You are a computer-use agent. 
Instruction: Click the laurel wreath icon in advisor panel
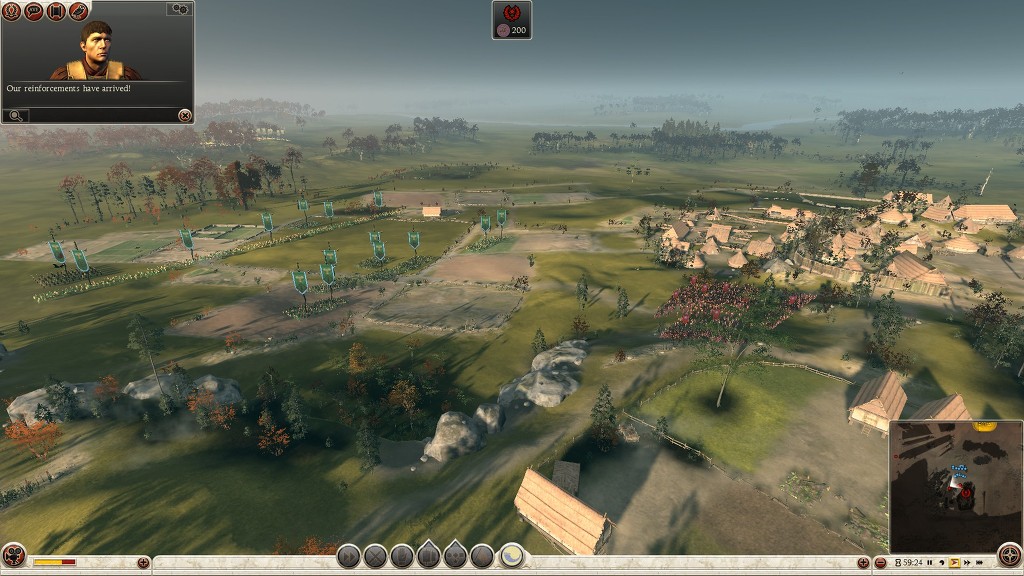coord(12,11)
